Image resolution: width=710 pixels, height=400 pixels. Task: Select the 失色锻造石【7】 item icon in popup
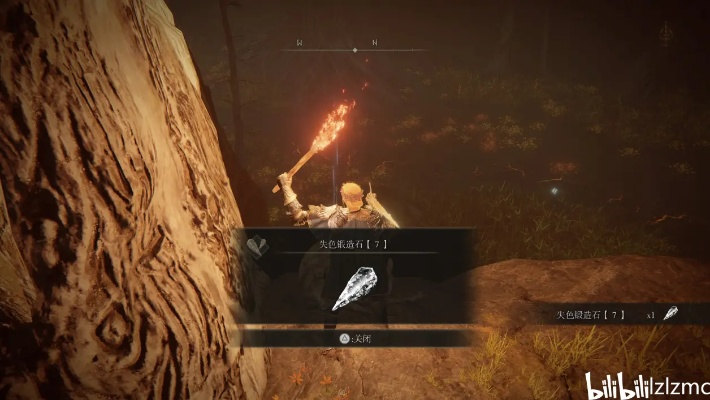[353, 289]
